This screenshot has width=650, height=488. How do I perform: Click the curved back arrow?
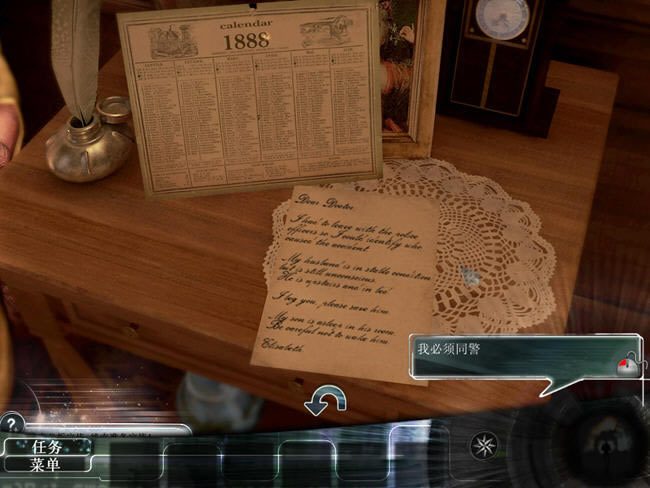coord(325,401)
